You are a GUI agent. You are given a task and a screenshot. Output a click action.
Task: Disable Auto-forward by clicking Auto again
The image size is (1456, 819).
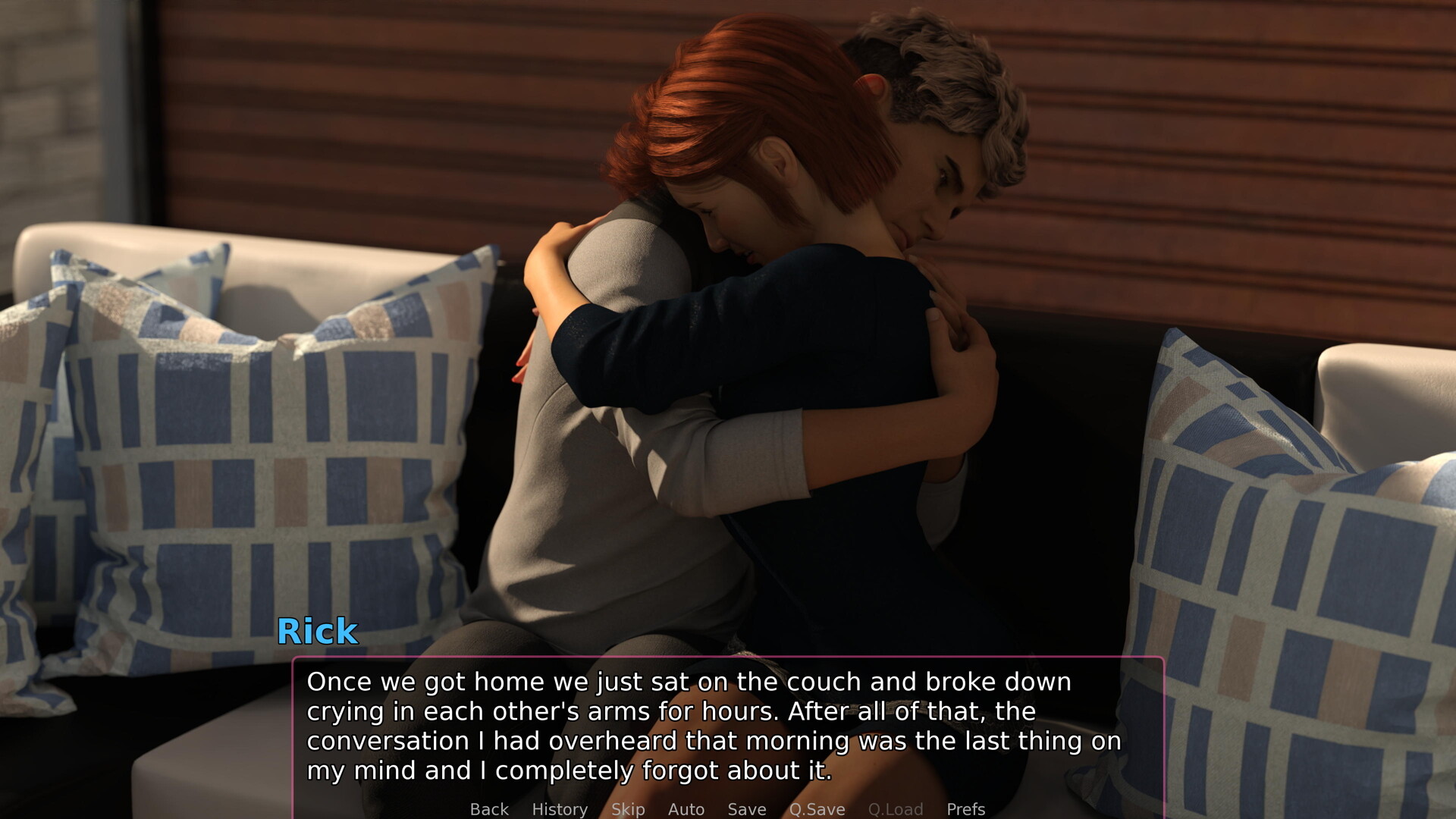click(686, 809)
